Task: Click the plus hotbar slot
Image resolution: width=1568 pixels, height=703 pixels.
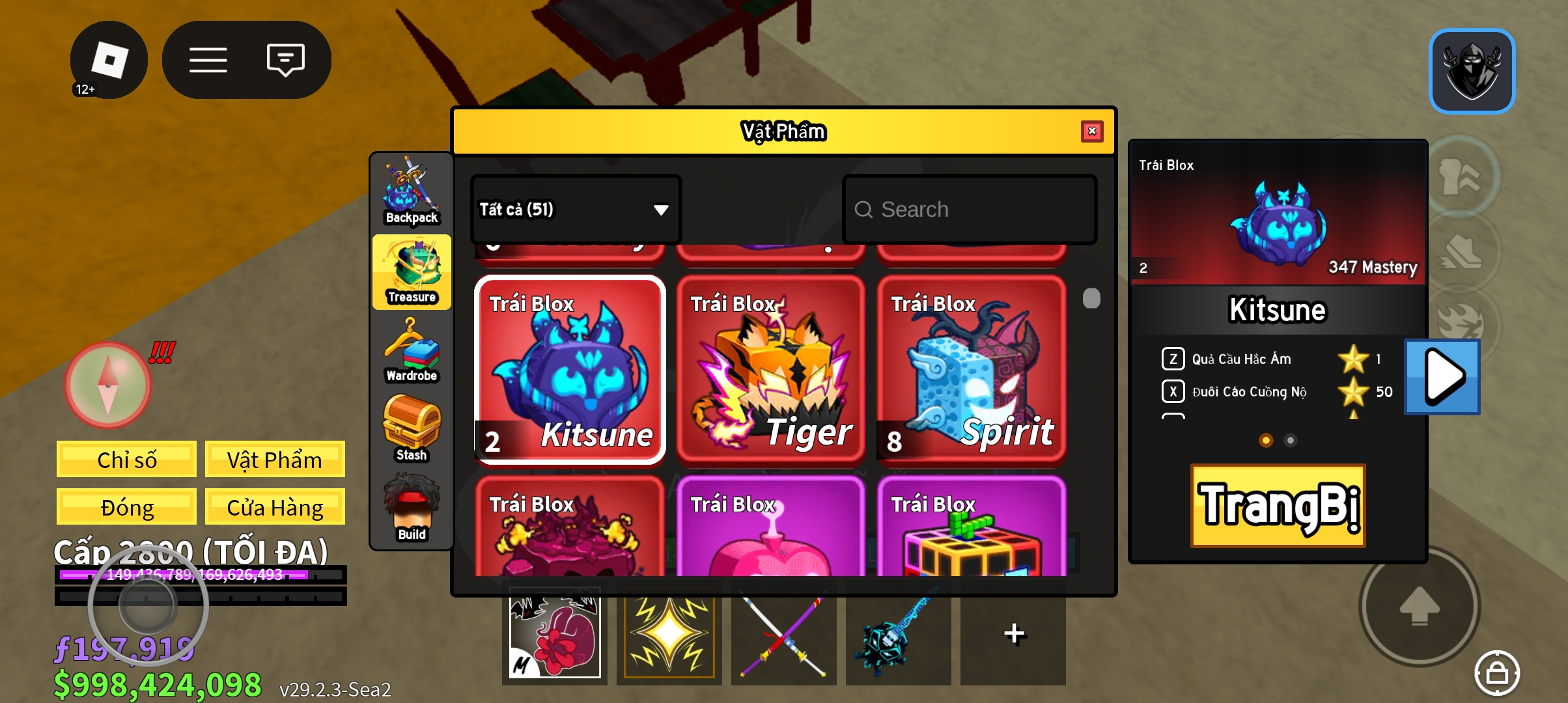Action: (1013, 635)
